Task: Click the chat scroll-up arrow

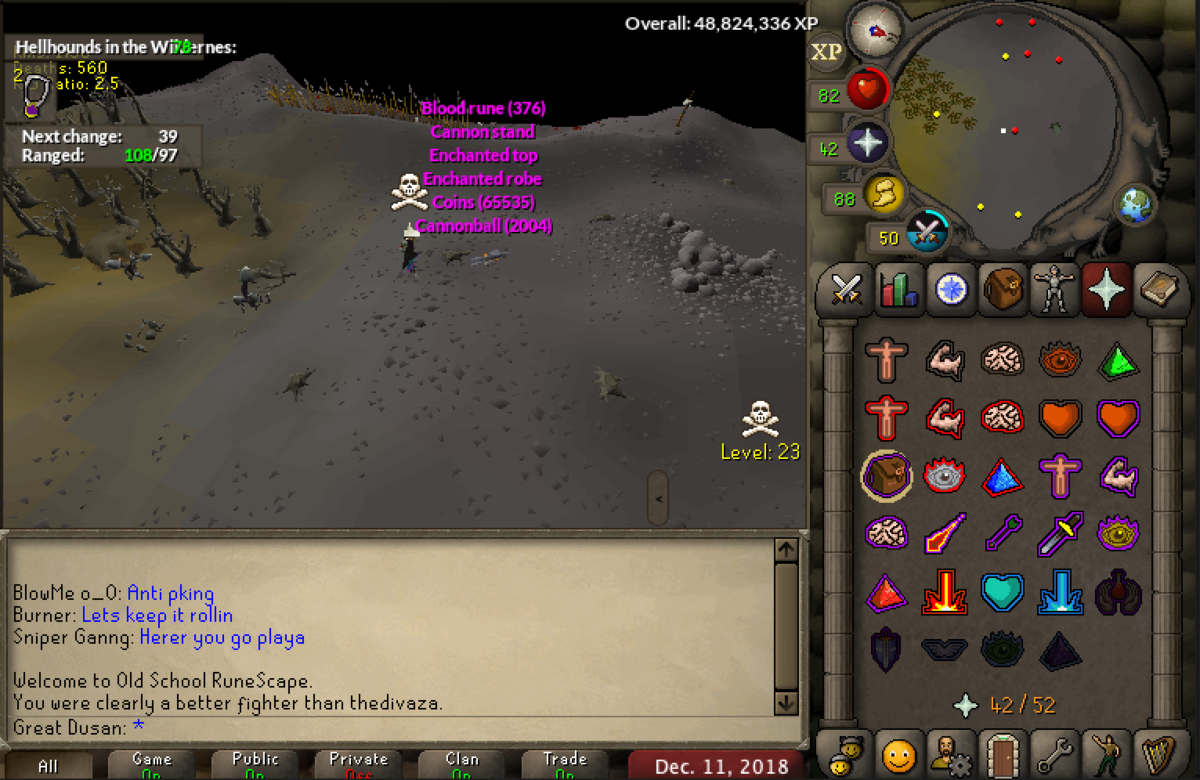Action: click(x=786, y=550)
